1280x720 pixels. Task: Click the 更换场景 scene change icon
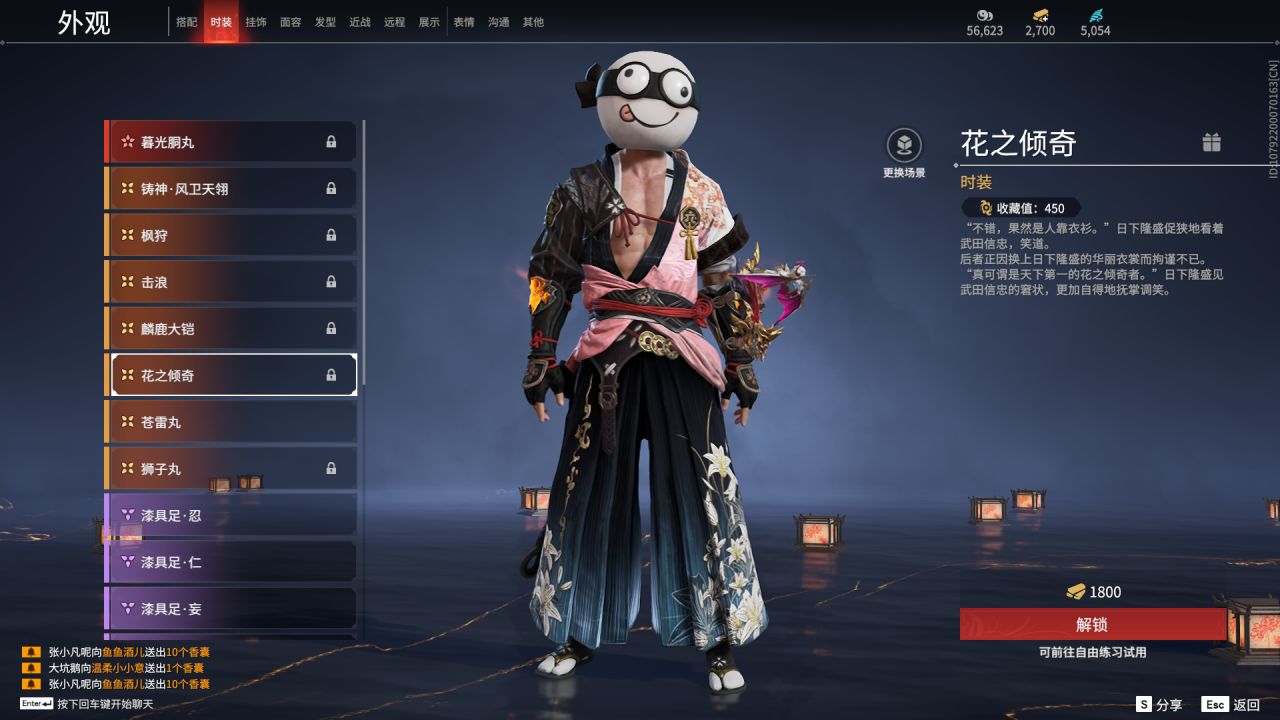click(904, 146)
